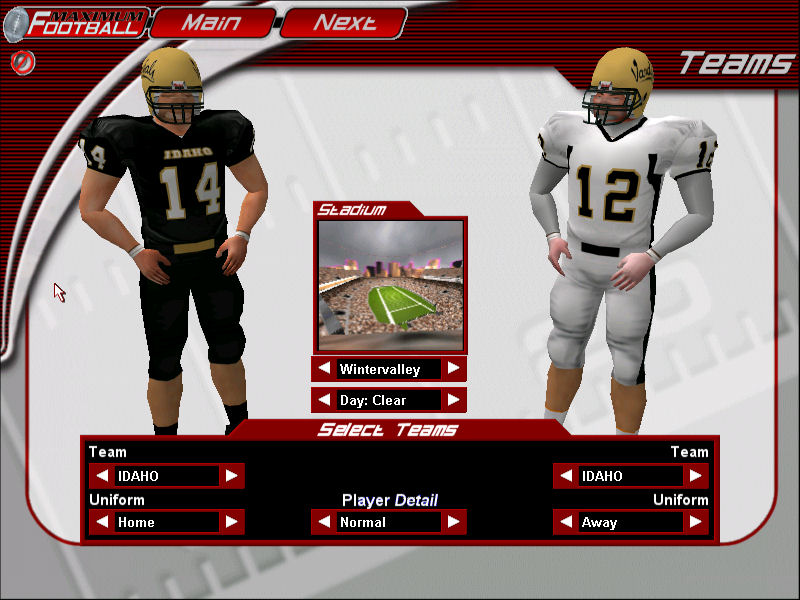Choose next team for the right side
Viewport: 800px width, 600px height.
(696, 476)
